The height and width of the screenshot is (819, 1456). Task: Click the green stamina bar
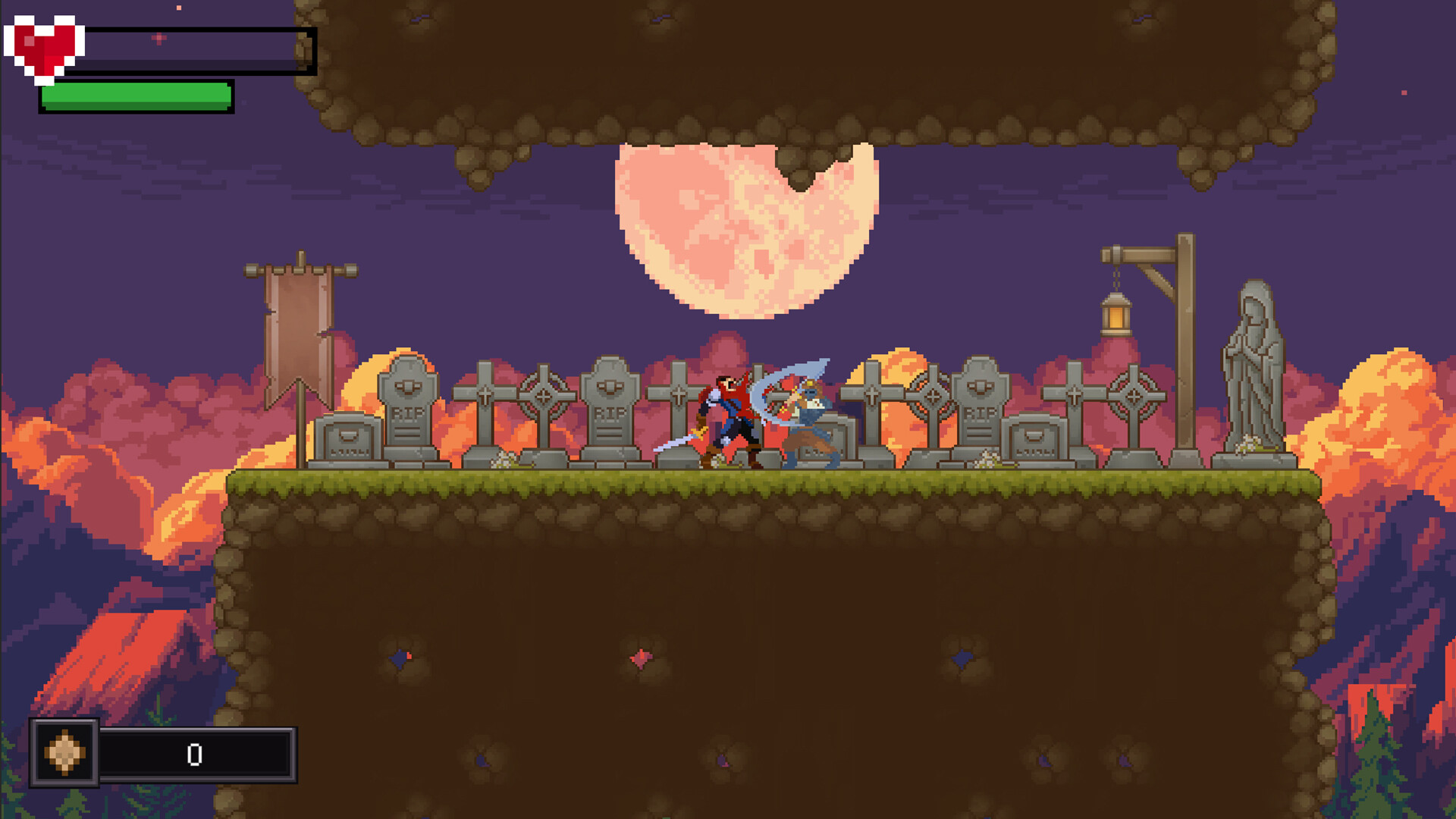[x=133, y=96]
